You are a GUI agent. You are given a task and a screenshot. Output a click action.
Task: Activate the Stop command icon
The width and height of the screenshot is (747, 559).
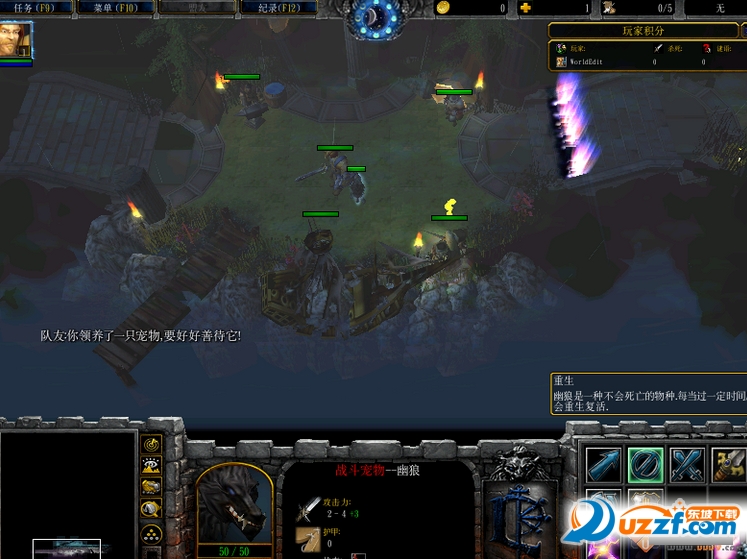[x=645, y=465]
